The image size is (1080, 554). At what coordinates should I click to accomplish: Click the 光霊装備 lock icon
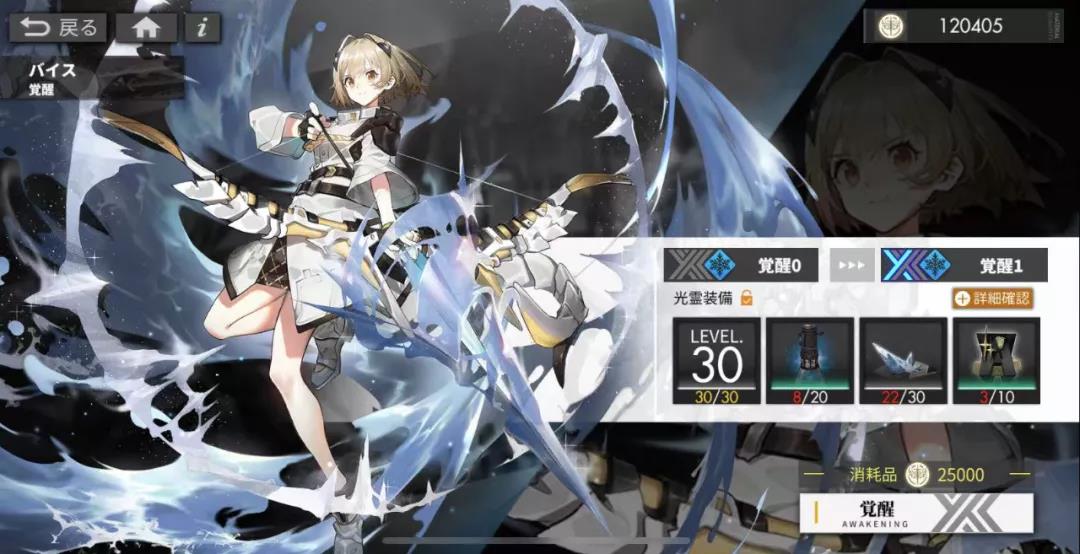click(745, 297)
